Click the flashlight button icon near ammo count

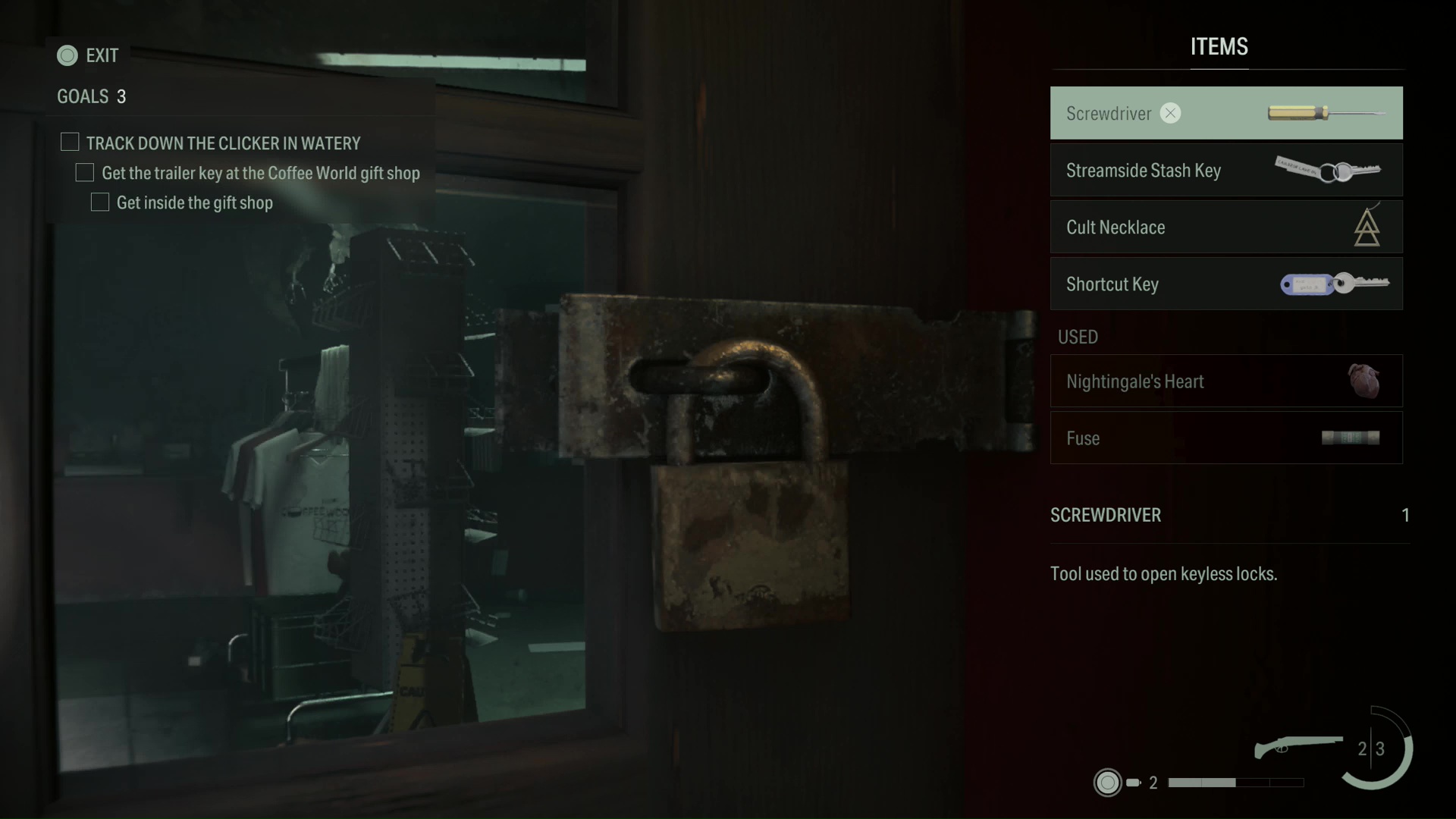coord(1107,782)
